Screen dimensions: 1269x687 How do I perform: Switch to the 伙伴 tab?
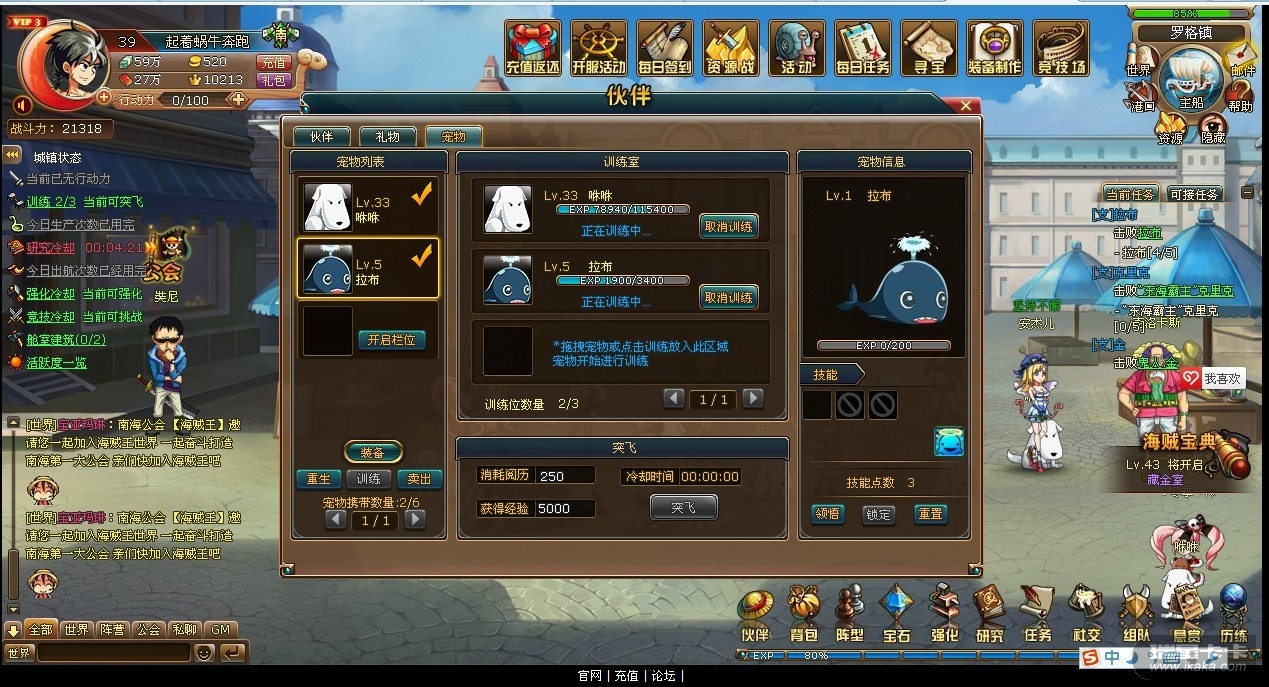(x=320, y=137)
